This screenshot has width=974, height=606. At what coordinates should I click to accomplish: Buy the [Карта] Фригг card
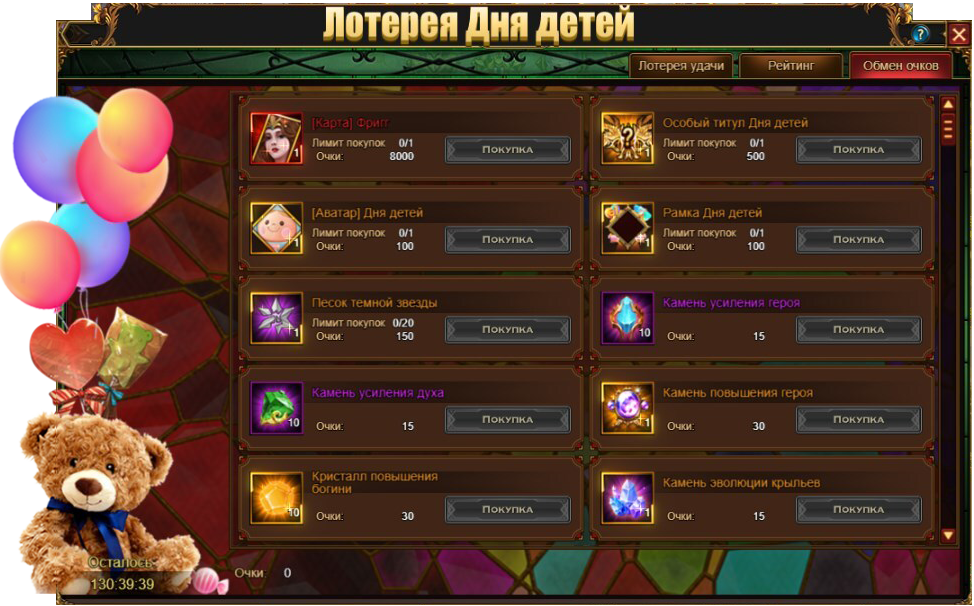coord(507,150)
